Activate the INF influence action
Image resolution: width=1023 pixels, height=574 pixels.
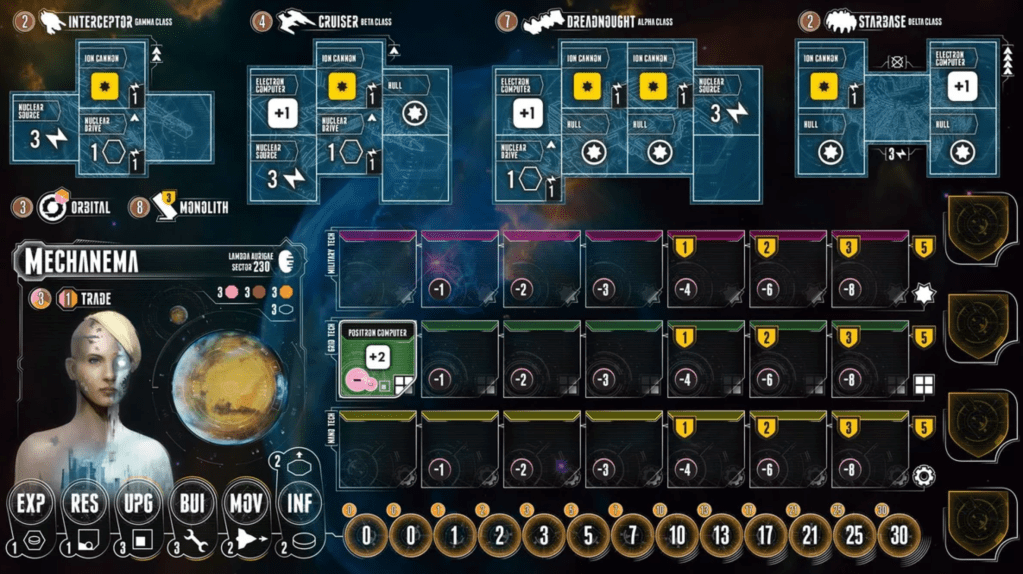pos(300,503)
